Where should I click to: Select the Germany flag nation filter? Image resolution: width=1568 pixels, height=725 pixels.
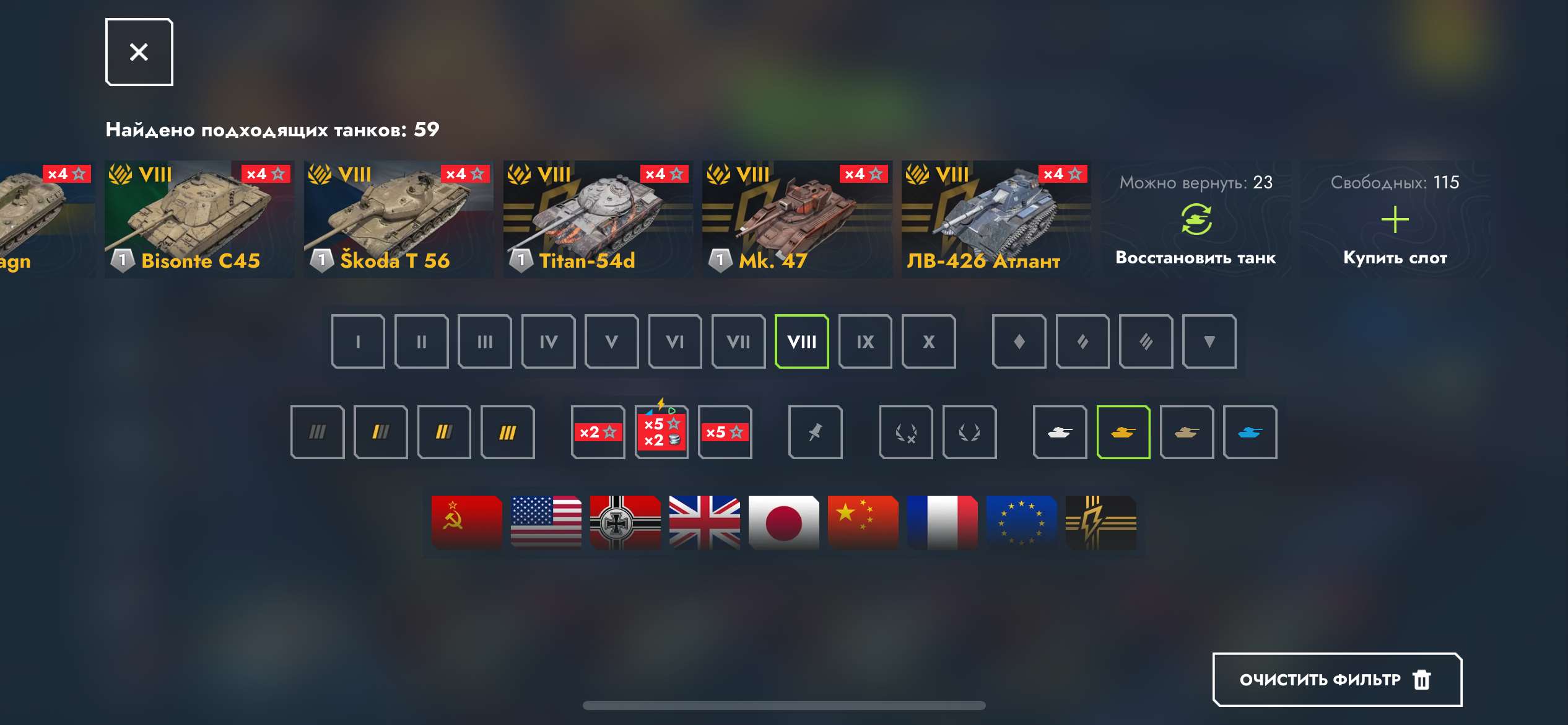tap(625, 522)
